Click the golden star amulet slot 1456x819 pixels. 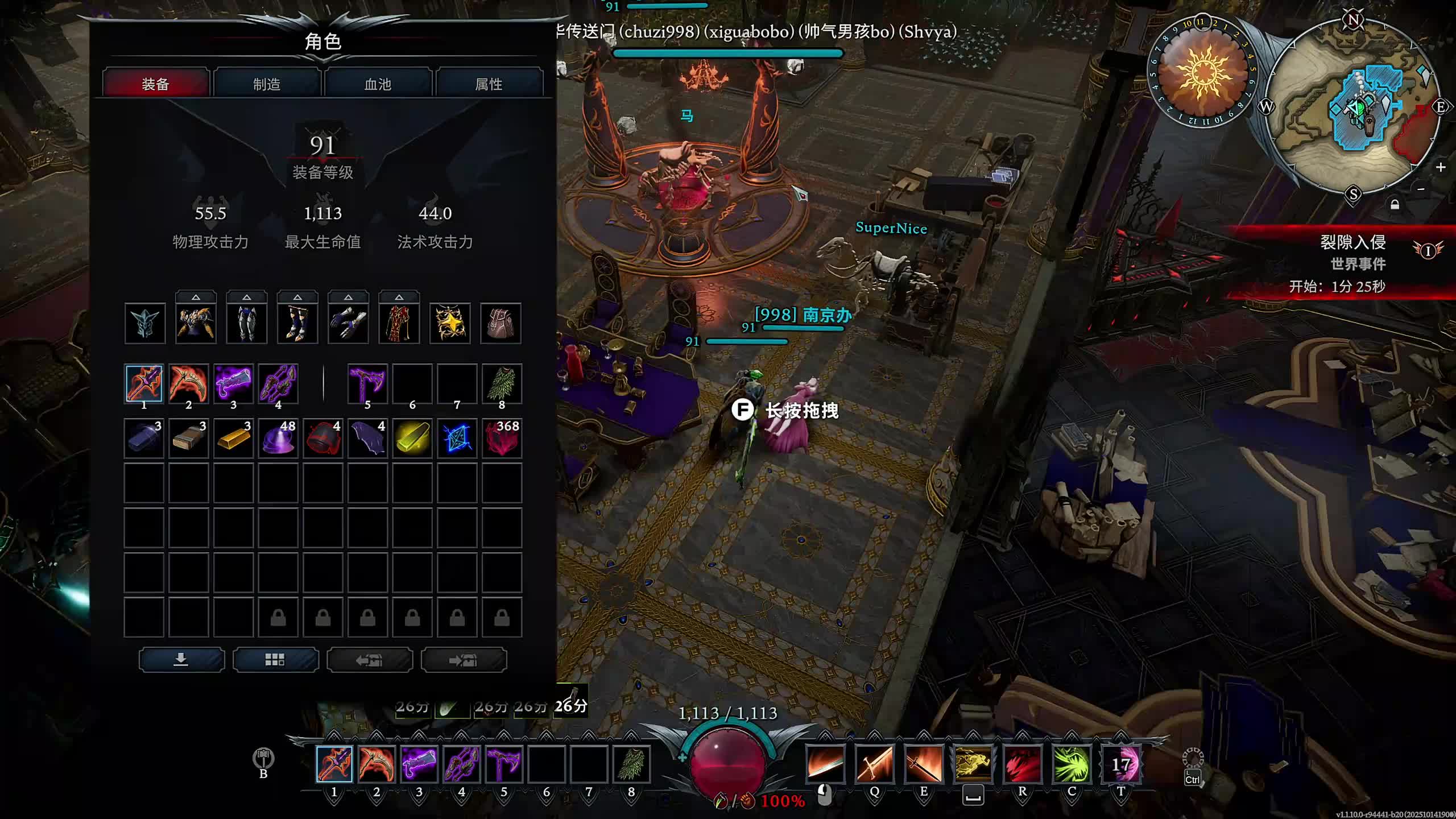tap(450, 324)
